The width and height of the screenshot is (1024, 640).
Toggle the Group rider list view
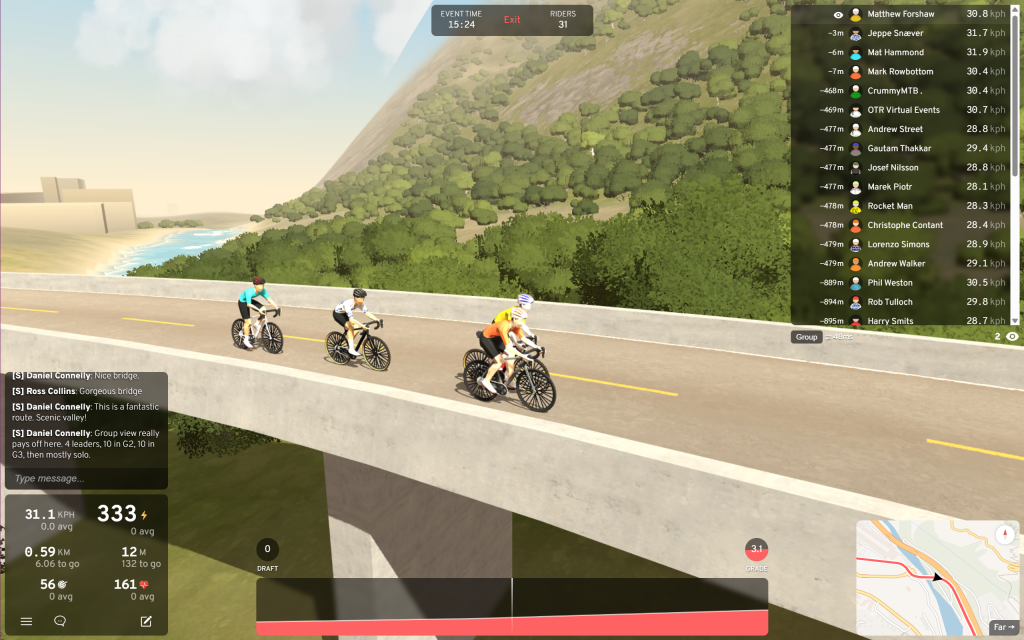[806, 337]
